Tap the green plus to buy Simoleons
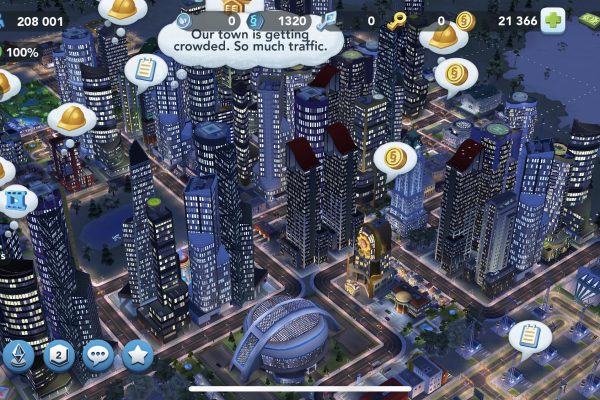This screenshot has width=600, height=400. pyautogui.click(x=552, y=22)
